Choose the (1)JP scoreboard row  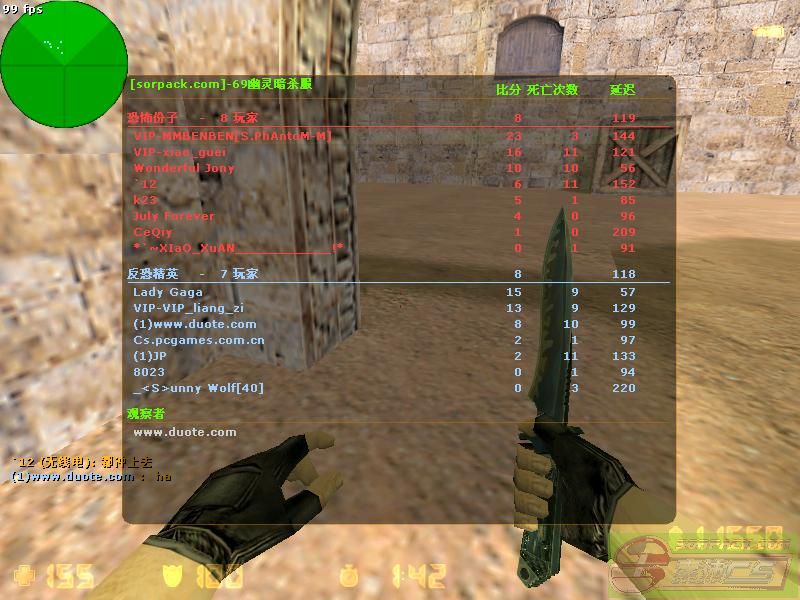point(150,356)
